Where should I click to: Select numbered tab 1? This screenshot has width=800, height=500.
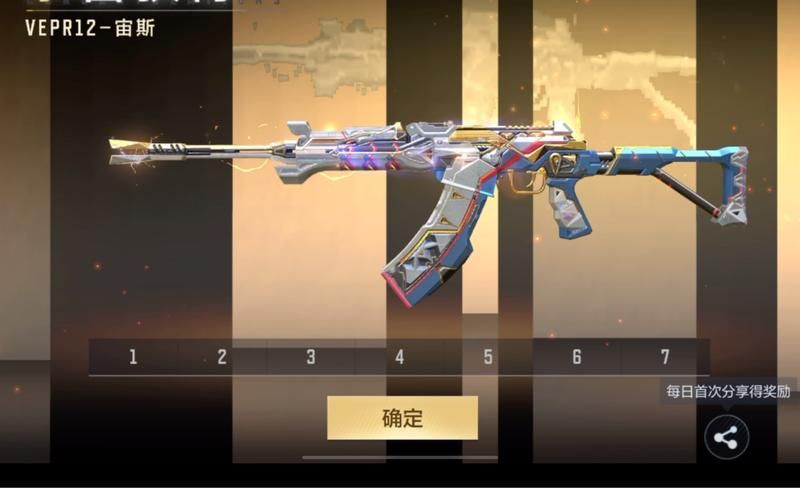tap(133, 357)
